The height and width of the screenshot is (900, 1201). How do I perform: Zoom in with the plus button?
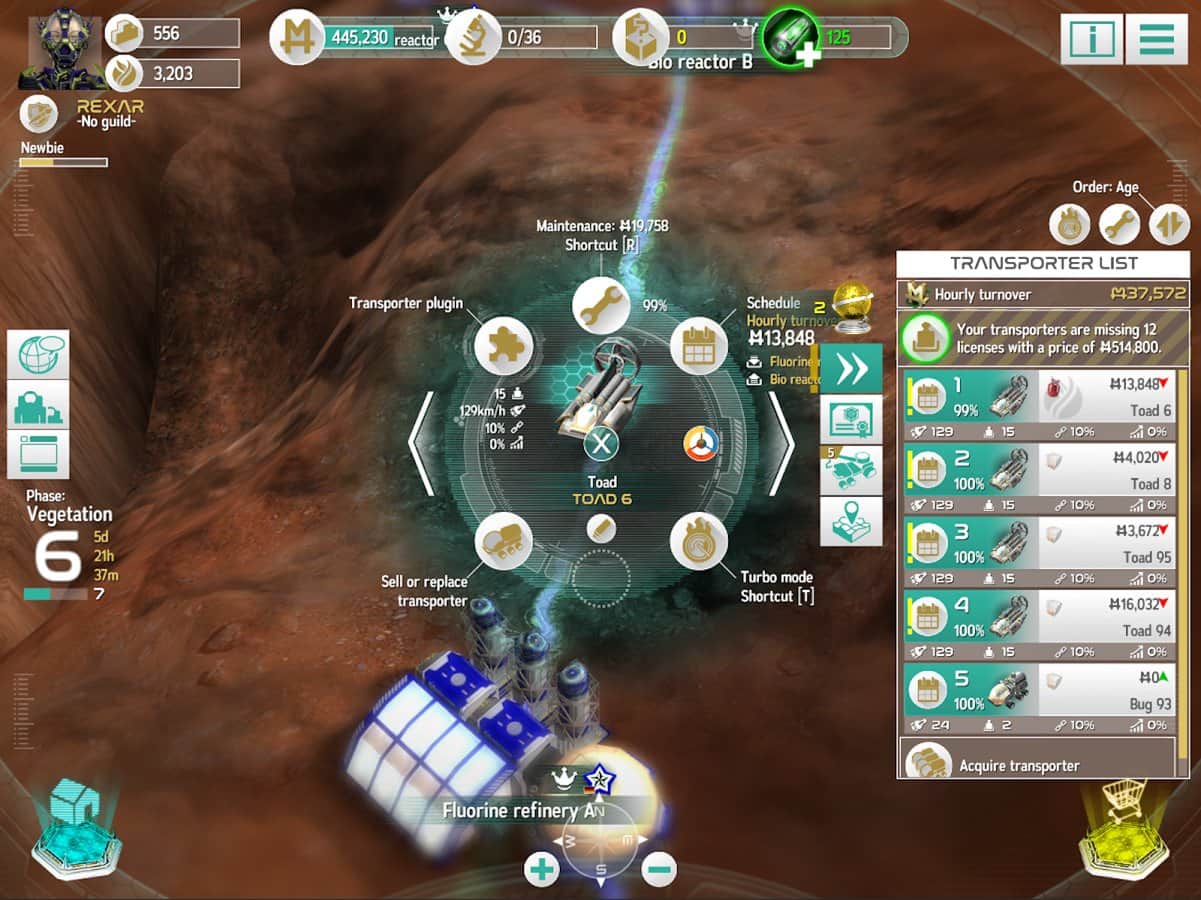[542, 869]
